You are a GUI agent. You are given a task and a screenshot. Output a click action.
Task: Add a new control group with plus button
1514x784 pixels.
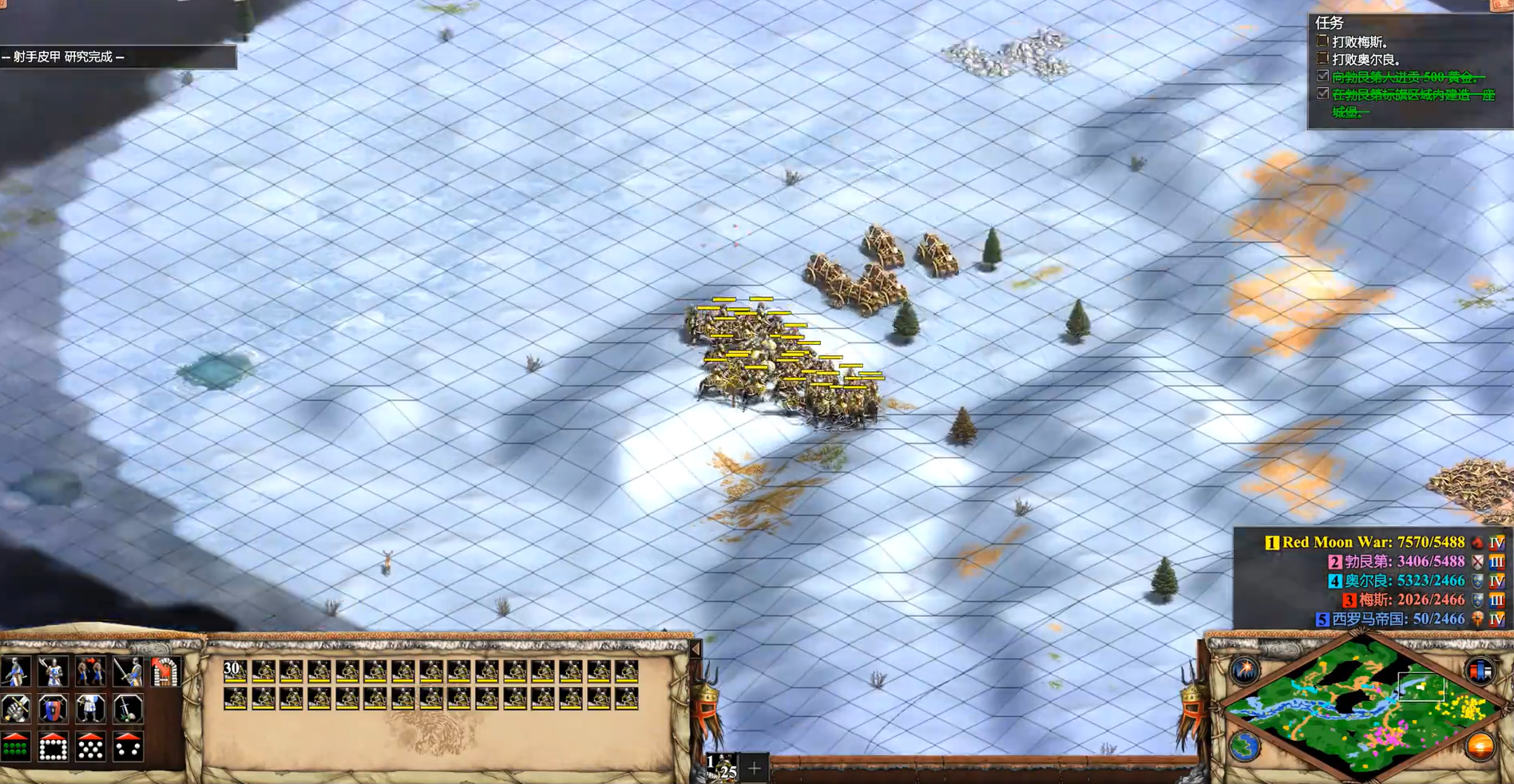[755, 769]
